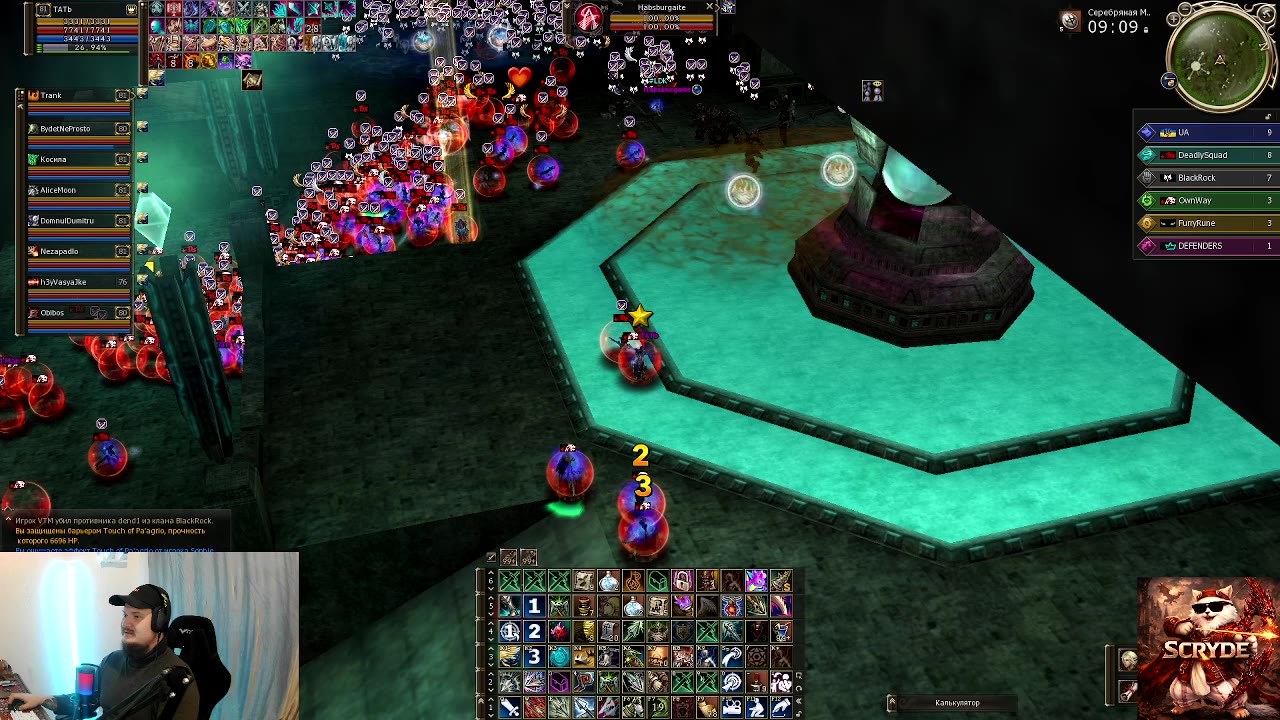Click the circular minimap
This screenshot has height=720, width=1280.
pos(1220,60)
